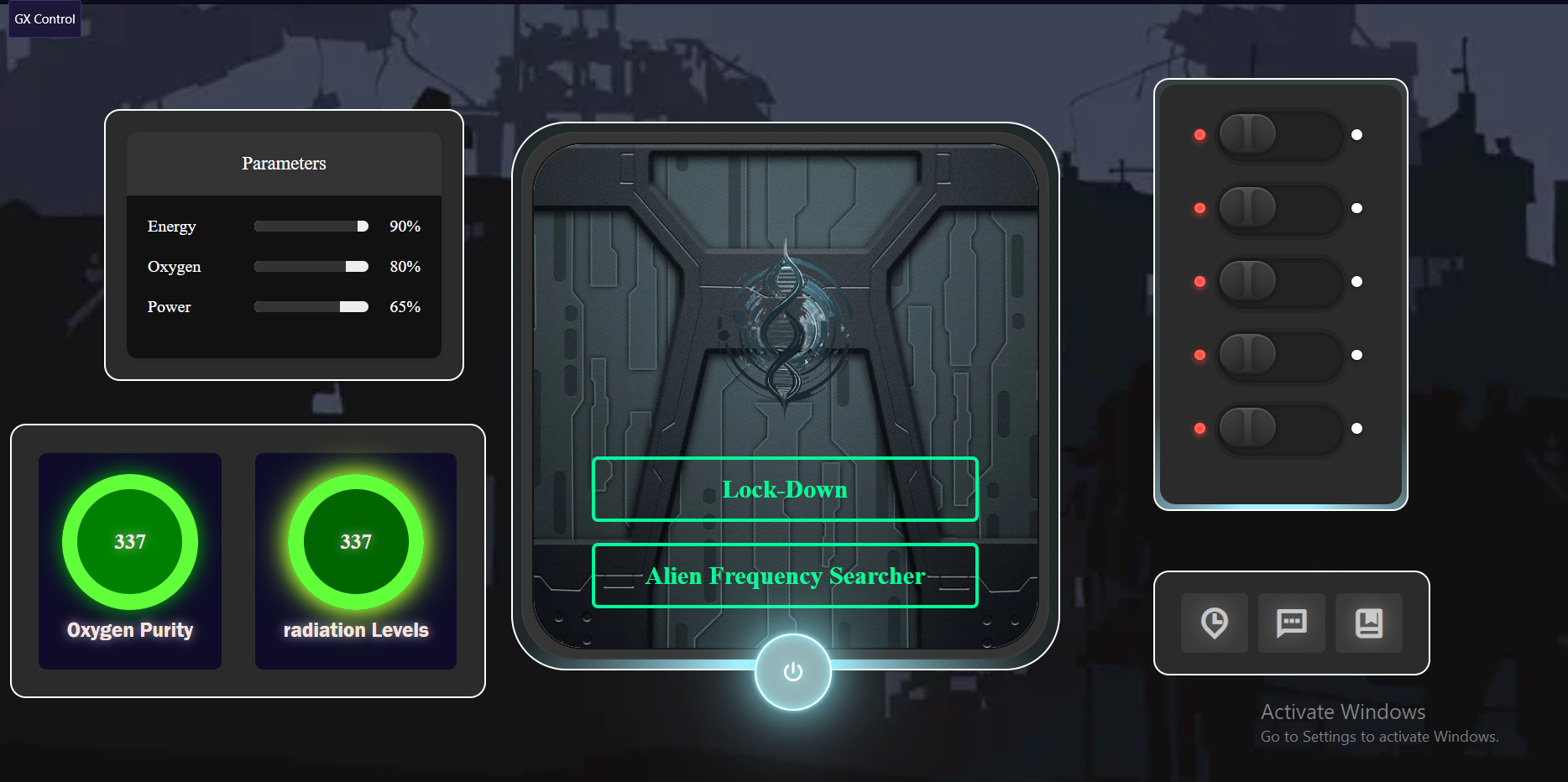The image size is (1568, 782).
Task: Click the Power slider bar
Action: (x=311, y=307)
